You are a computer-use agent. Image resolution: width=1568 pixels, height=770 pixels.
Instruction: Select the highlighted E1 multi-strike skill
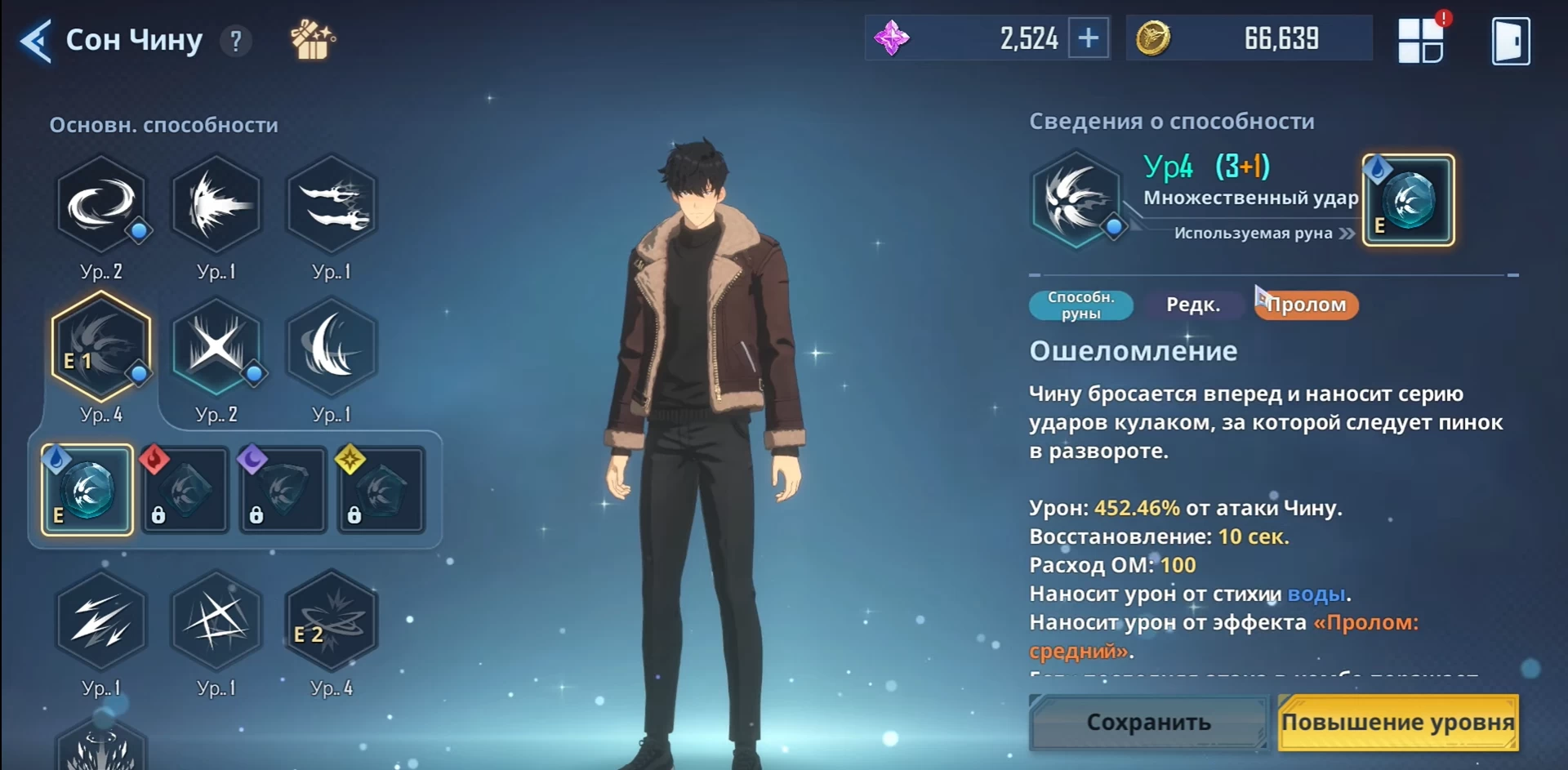tap(101, 347)
